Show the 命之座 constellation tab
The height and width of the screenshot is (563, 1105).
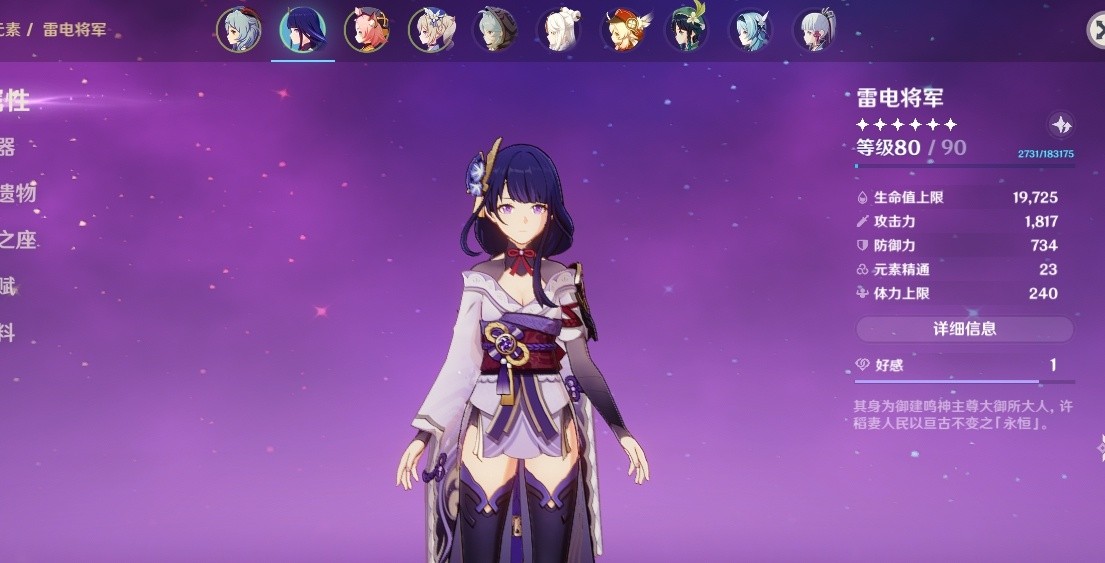(17, 240)
